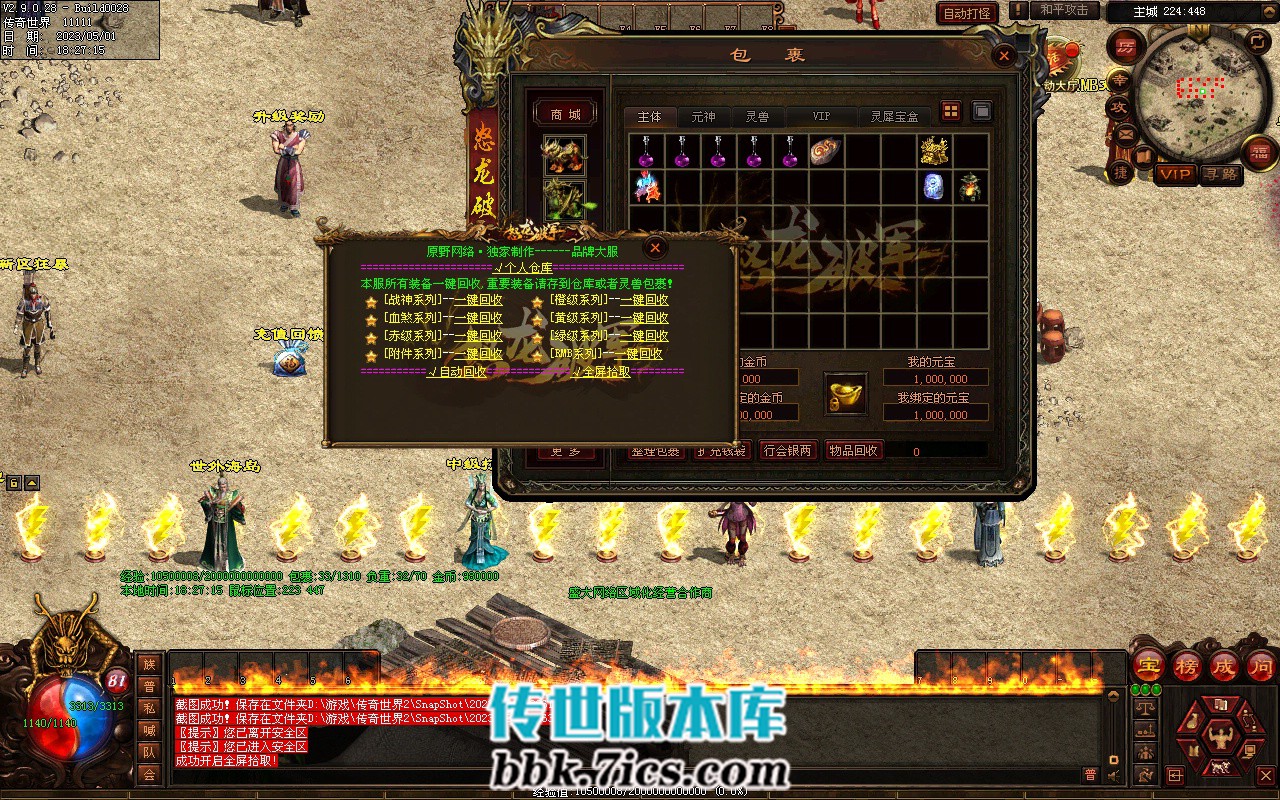Open the 榜 ranking button
The height and width of the screenshot is (800, 1280).
pos(1186,665)
